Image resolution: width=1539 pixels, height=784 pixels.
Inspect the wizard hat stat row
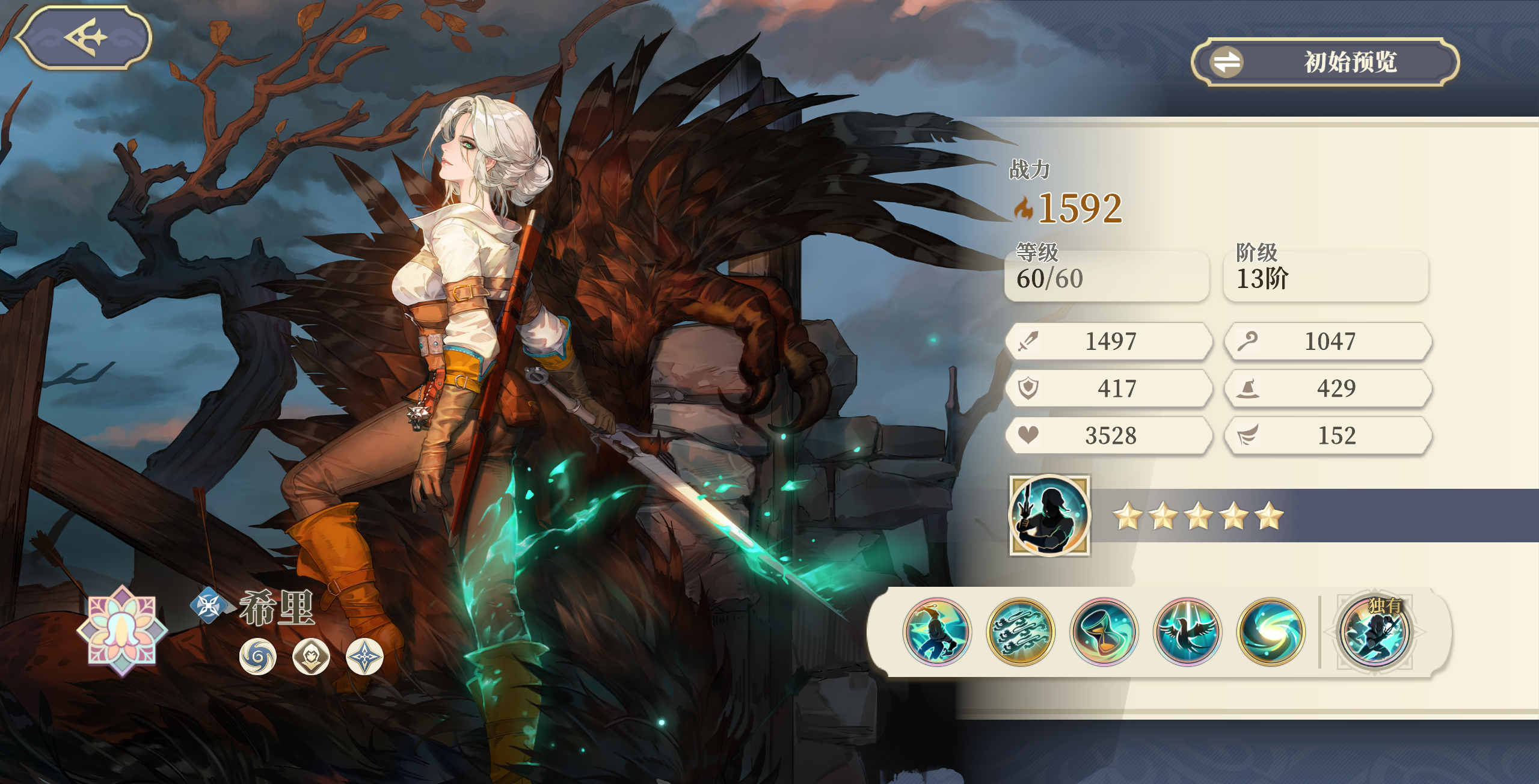pyautogui.click(x=1327, y=388)
